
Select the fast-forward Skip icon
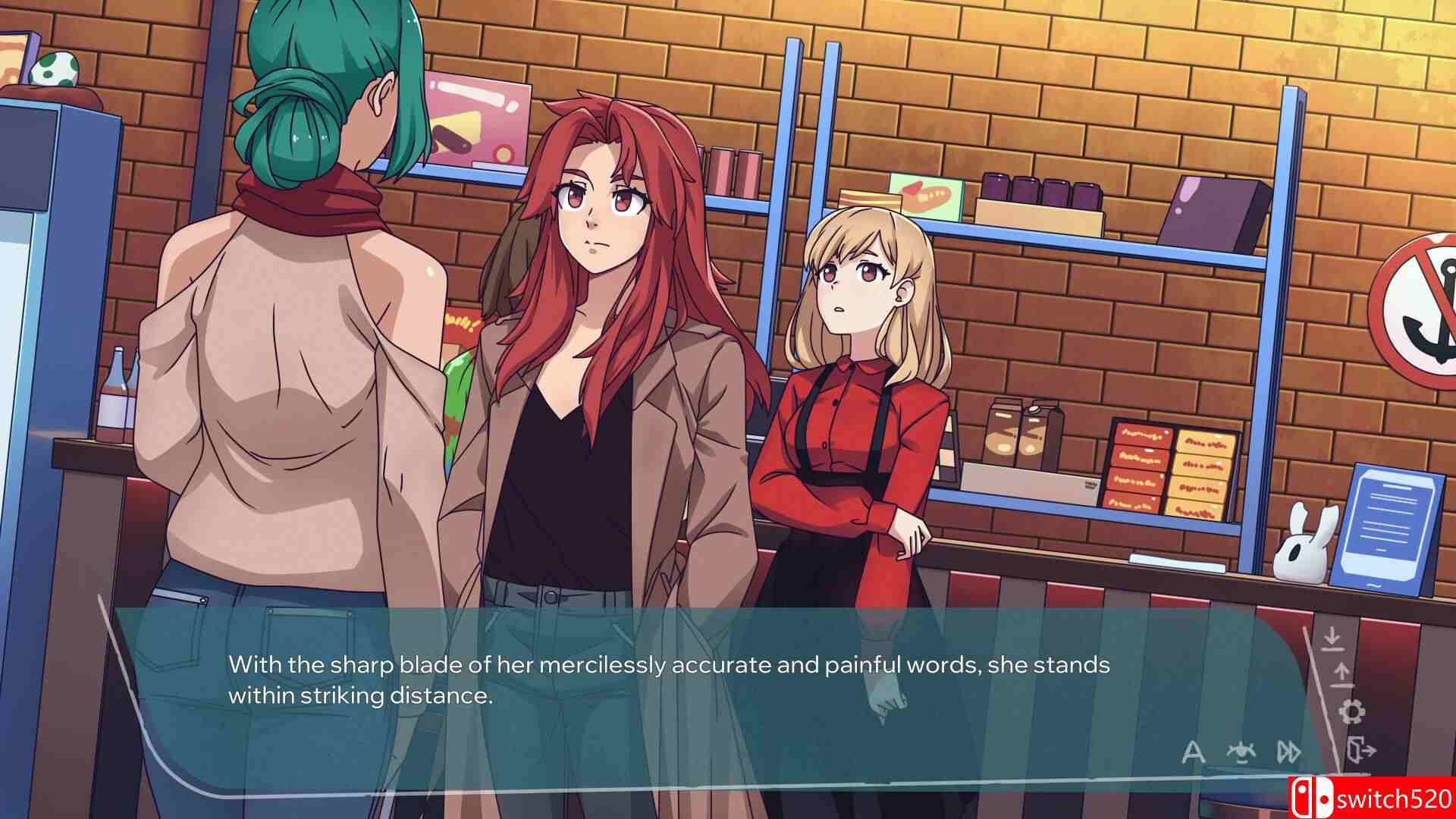click(x=1288, y=753)
